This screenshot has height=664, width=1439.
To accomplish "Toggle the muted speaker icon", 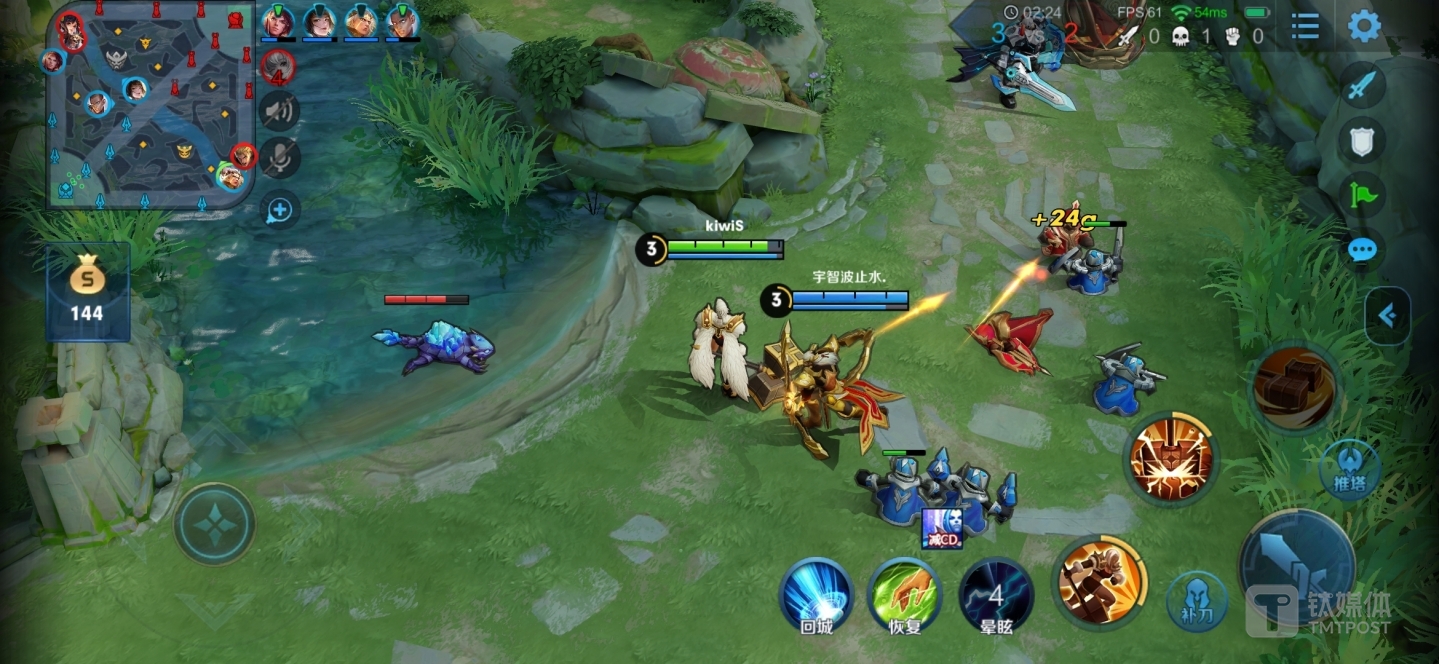I will pos(279,110).
